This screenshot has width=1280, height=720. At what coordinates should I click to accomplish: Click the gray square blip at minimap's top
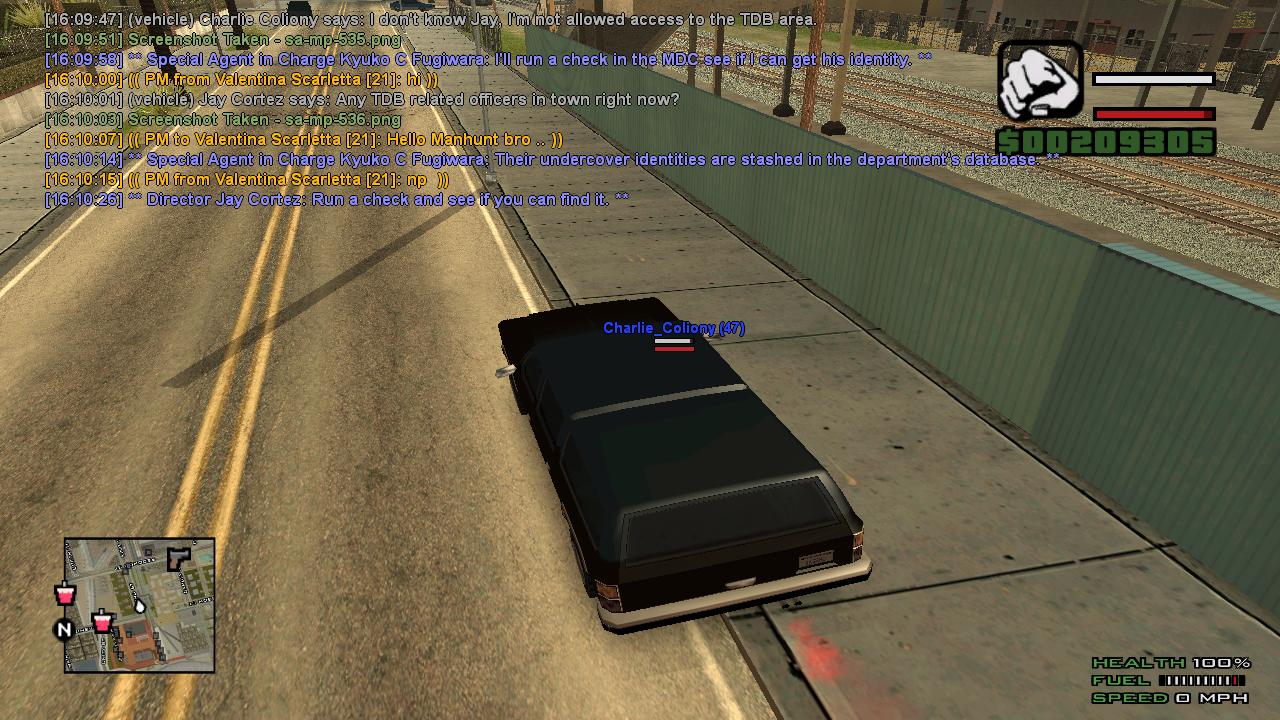[149, 552]
